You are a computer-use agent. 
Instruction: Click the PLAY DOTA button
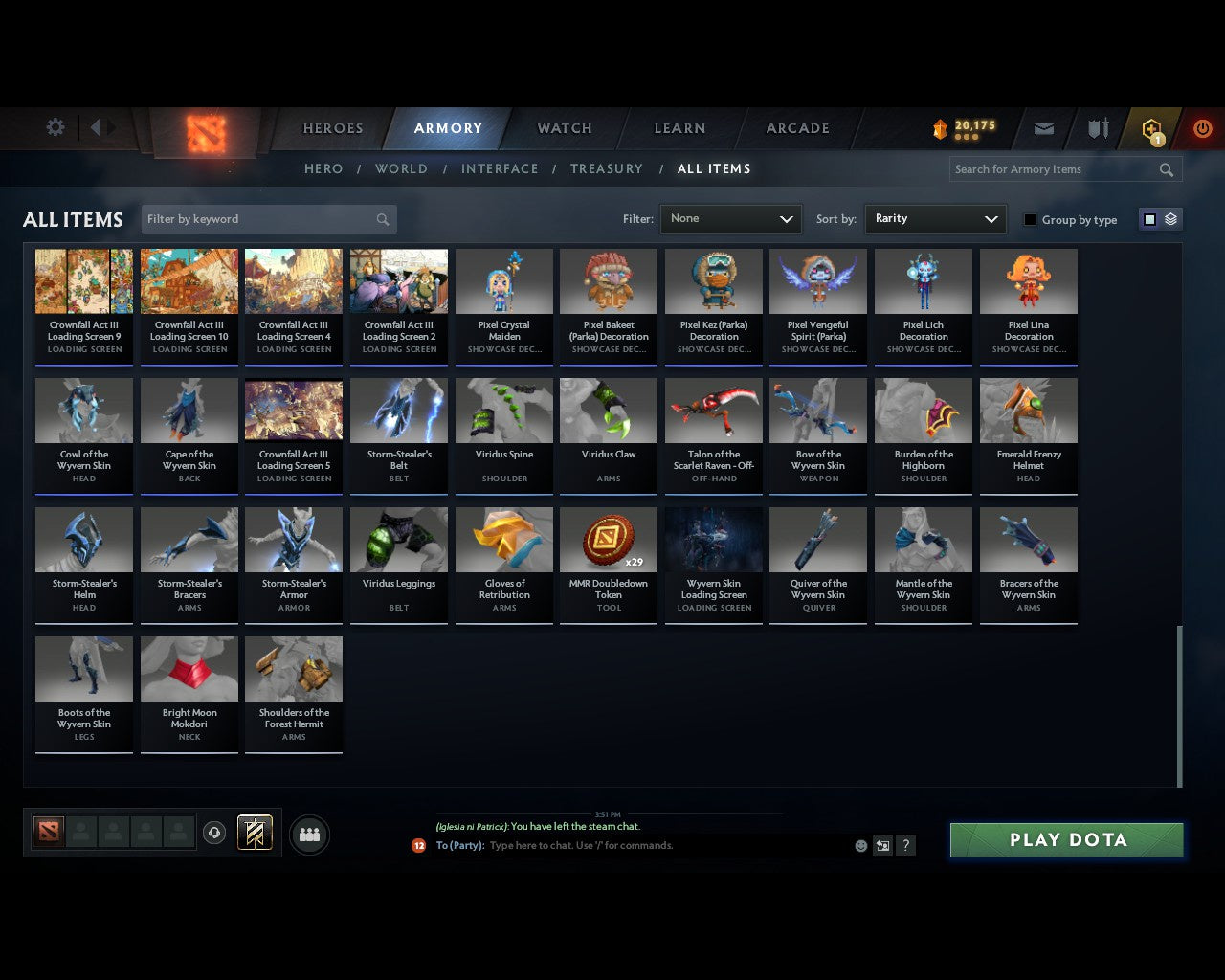pyautogui.click(x=1065, y=839)
